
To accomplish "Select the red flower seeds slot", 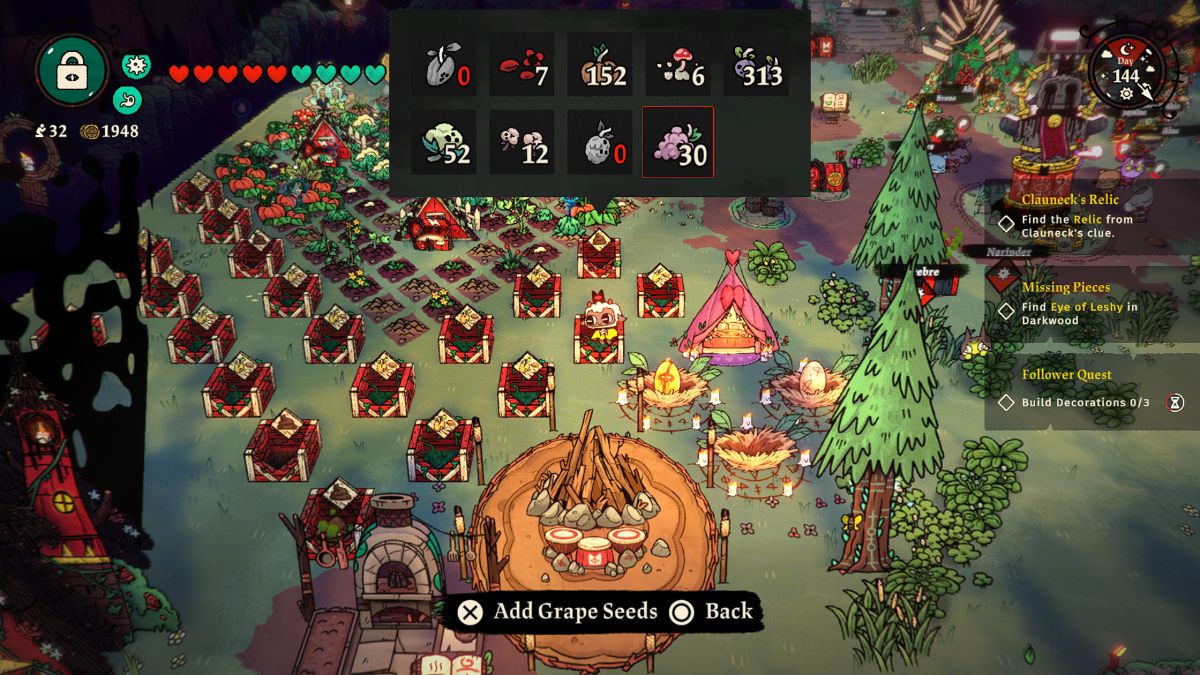I will tap(522, 65).
